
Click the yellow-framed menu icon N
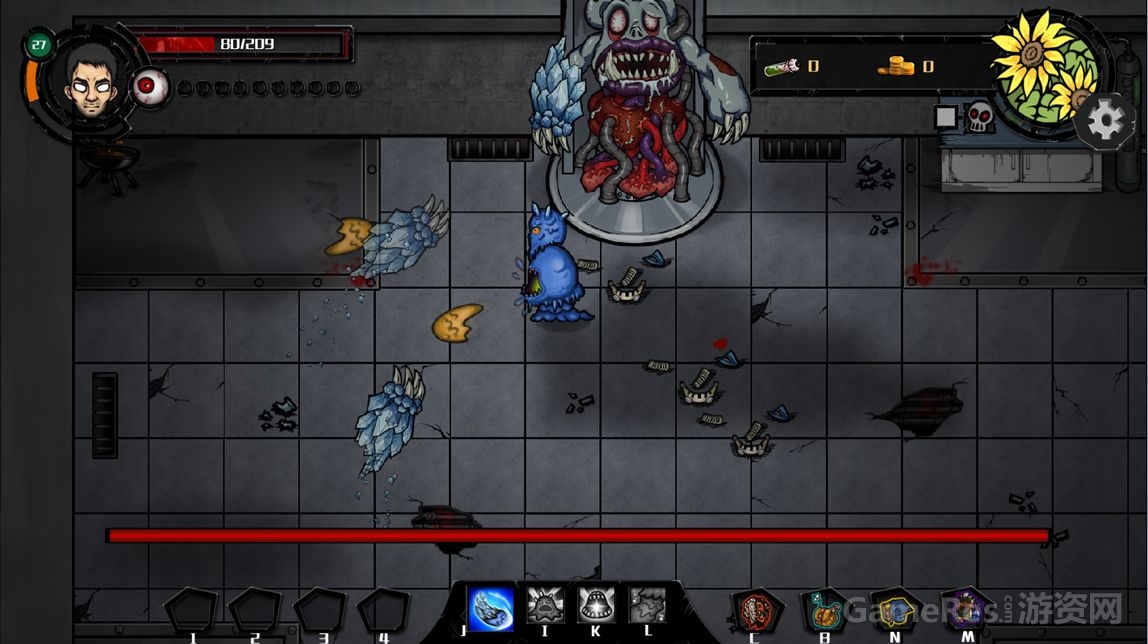tap(895, 609)
